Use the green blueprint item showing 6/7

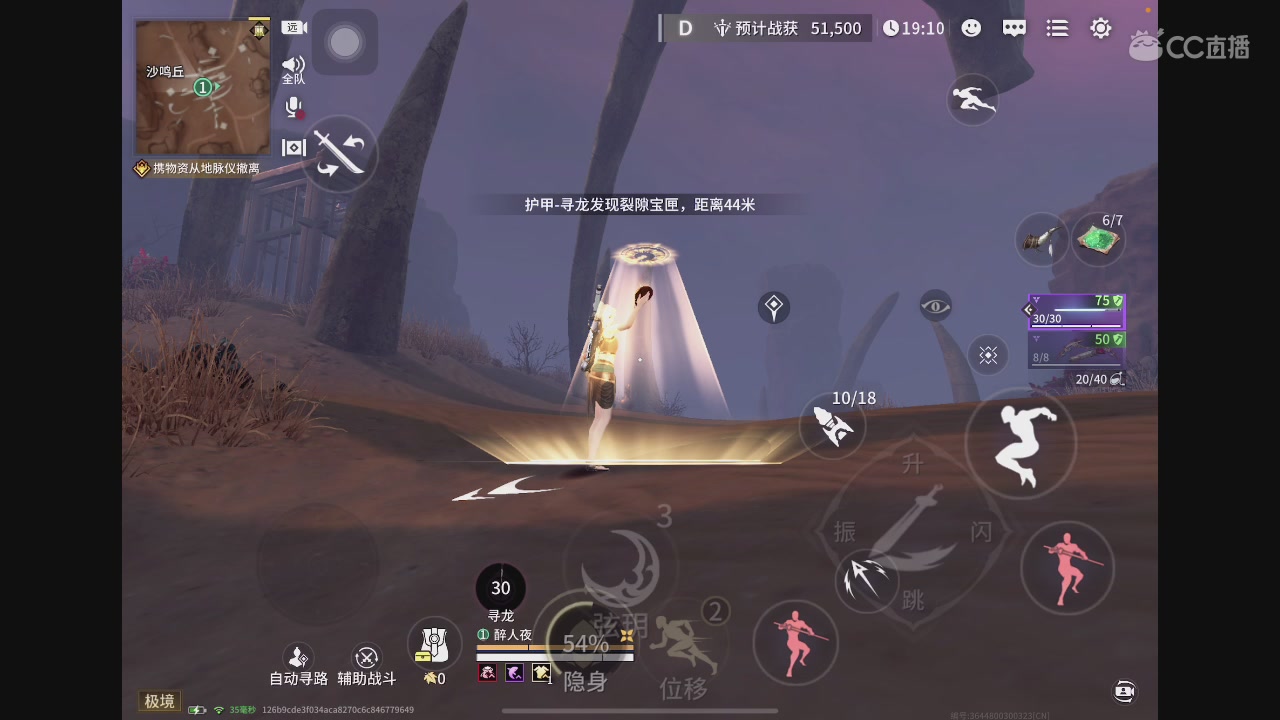[1097, 237]
